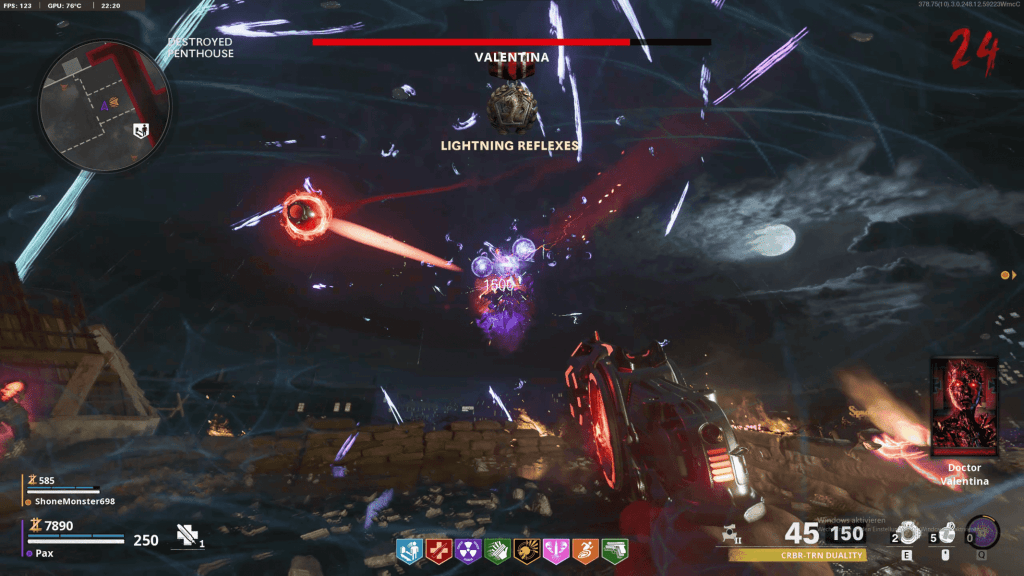Select the green hand perk icon

pos(497,550)
